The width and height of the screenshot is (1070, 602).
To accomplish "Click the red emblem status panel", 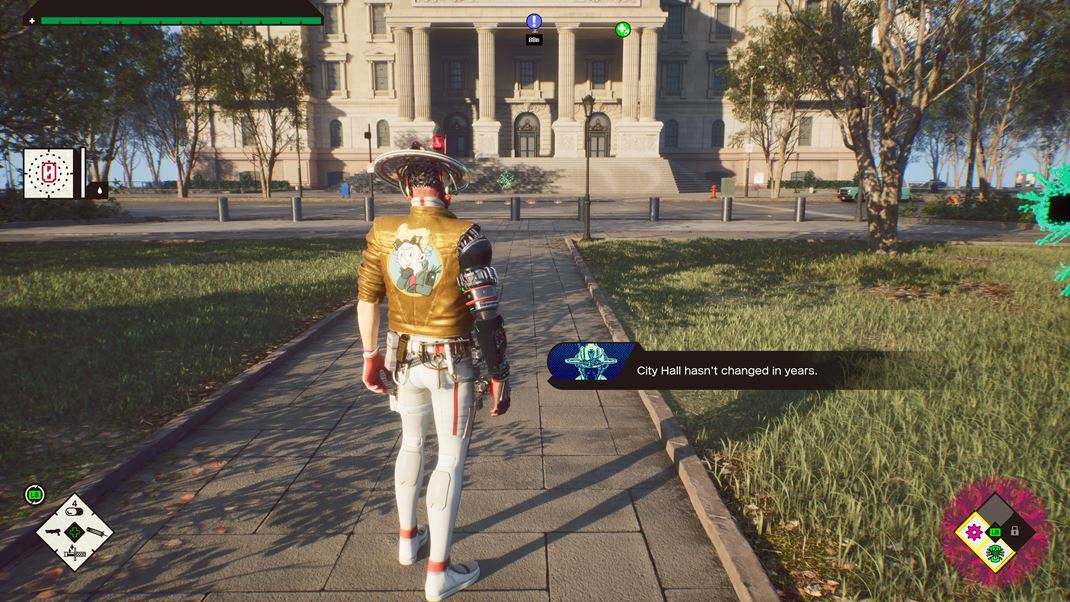I will [49, 174].
